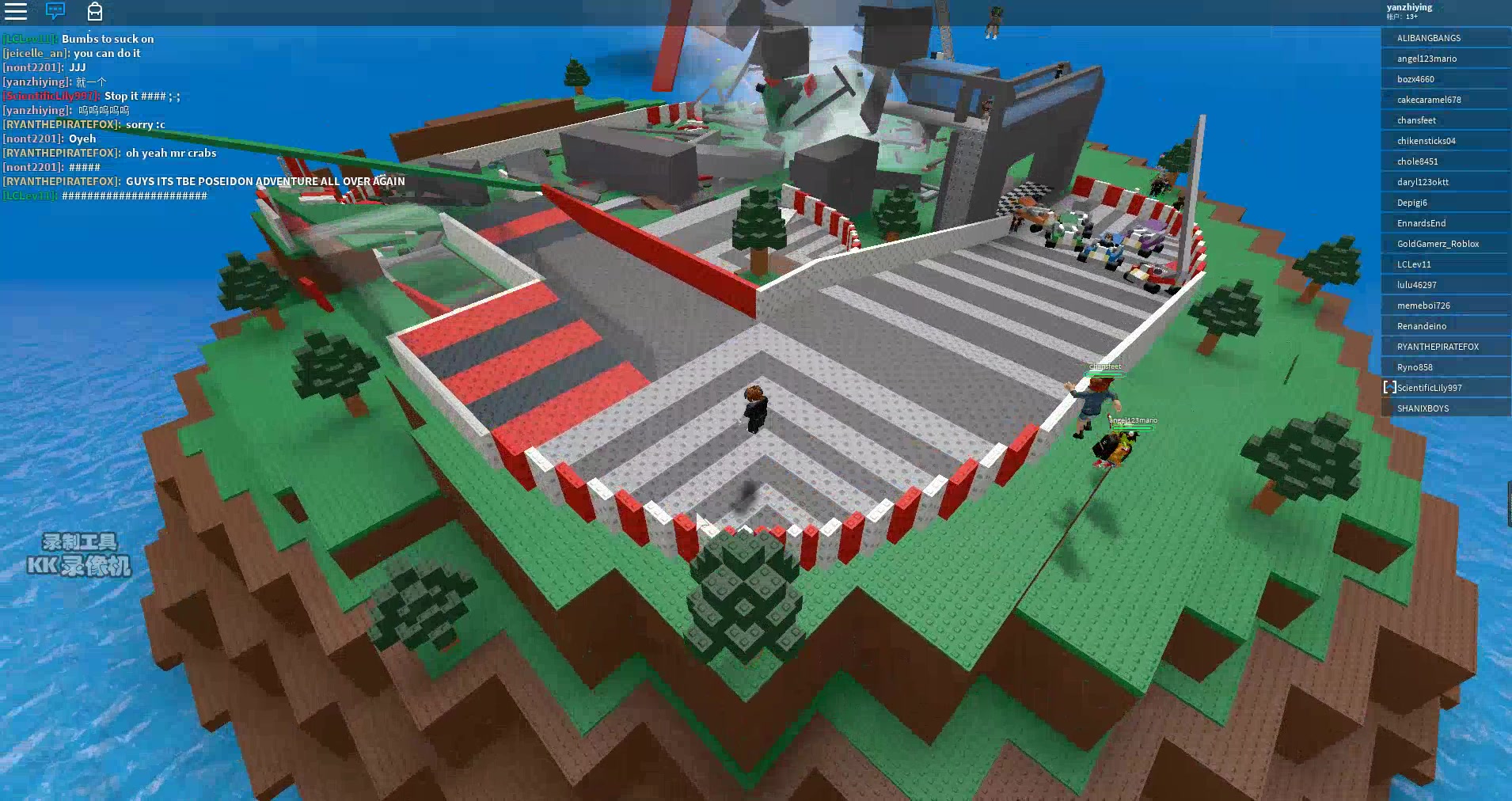
Task: Click the POSEIDON ADVENTURE chat message
Action: pyautogui.click(x=203, y=180)
